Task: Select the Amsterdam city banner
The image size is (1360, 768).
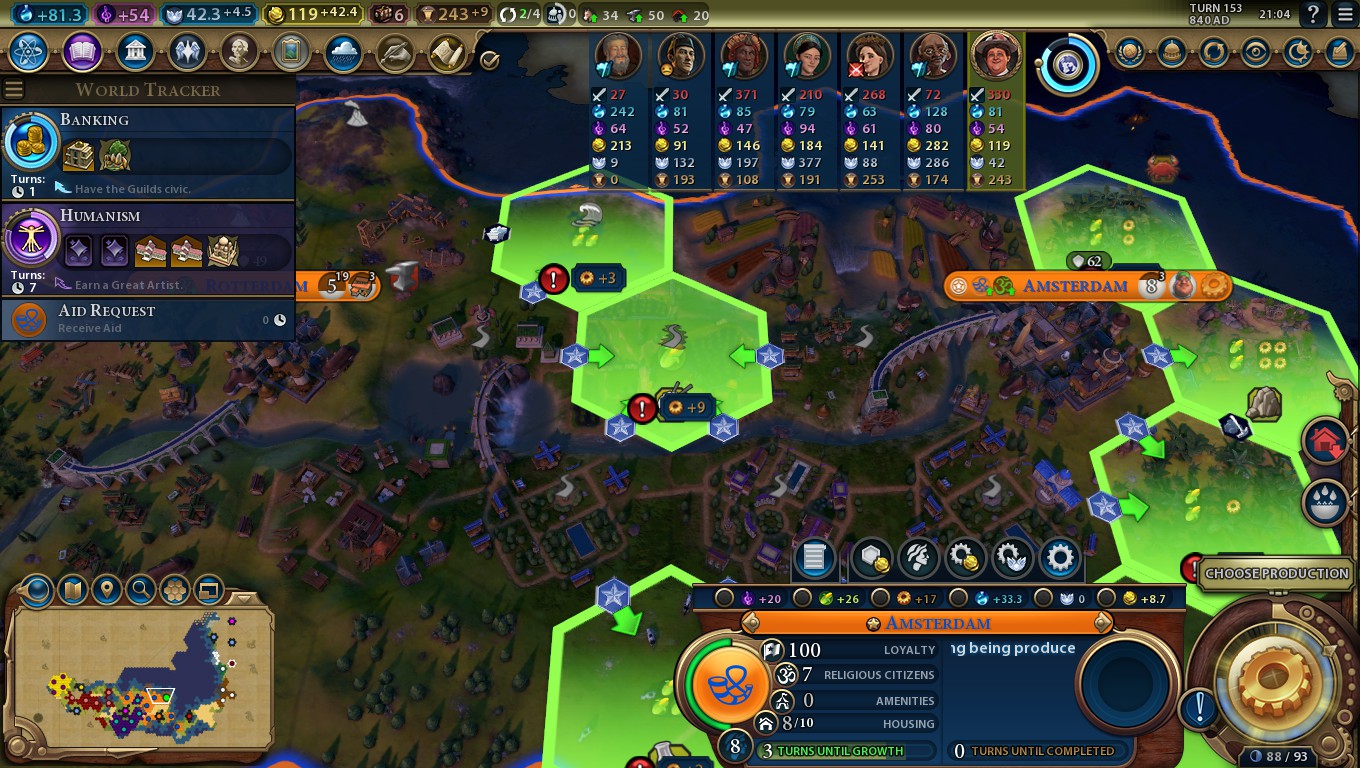Action: tap(1074, 286)
